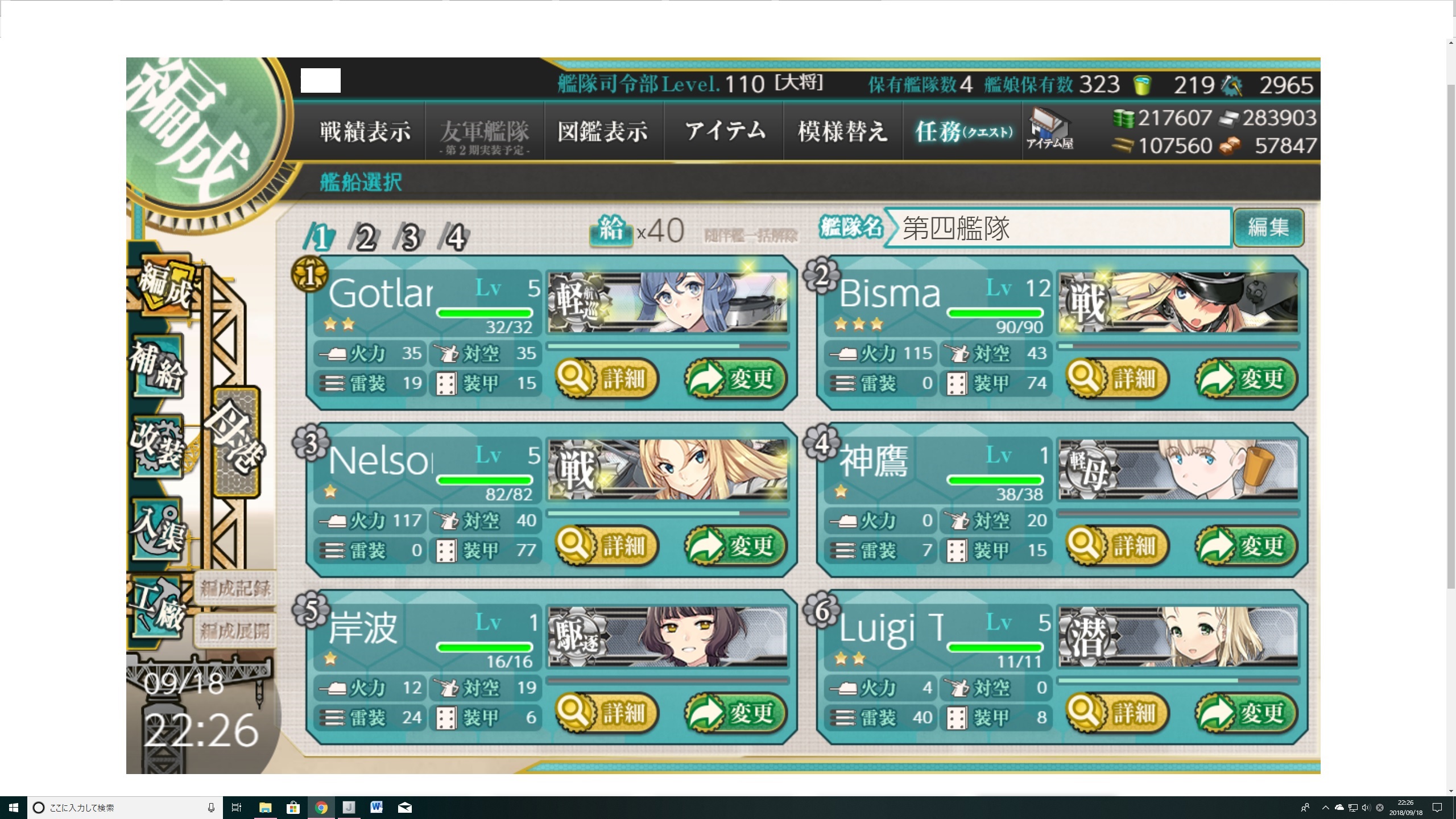Click the 編集 fleet name edit button
The height and width of the screenshot is (819, 1456).
click(1268, 227)
